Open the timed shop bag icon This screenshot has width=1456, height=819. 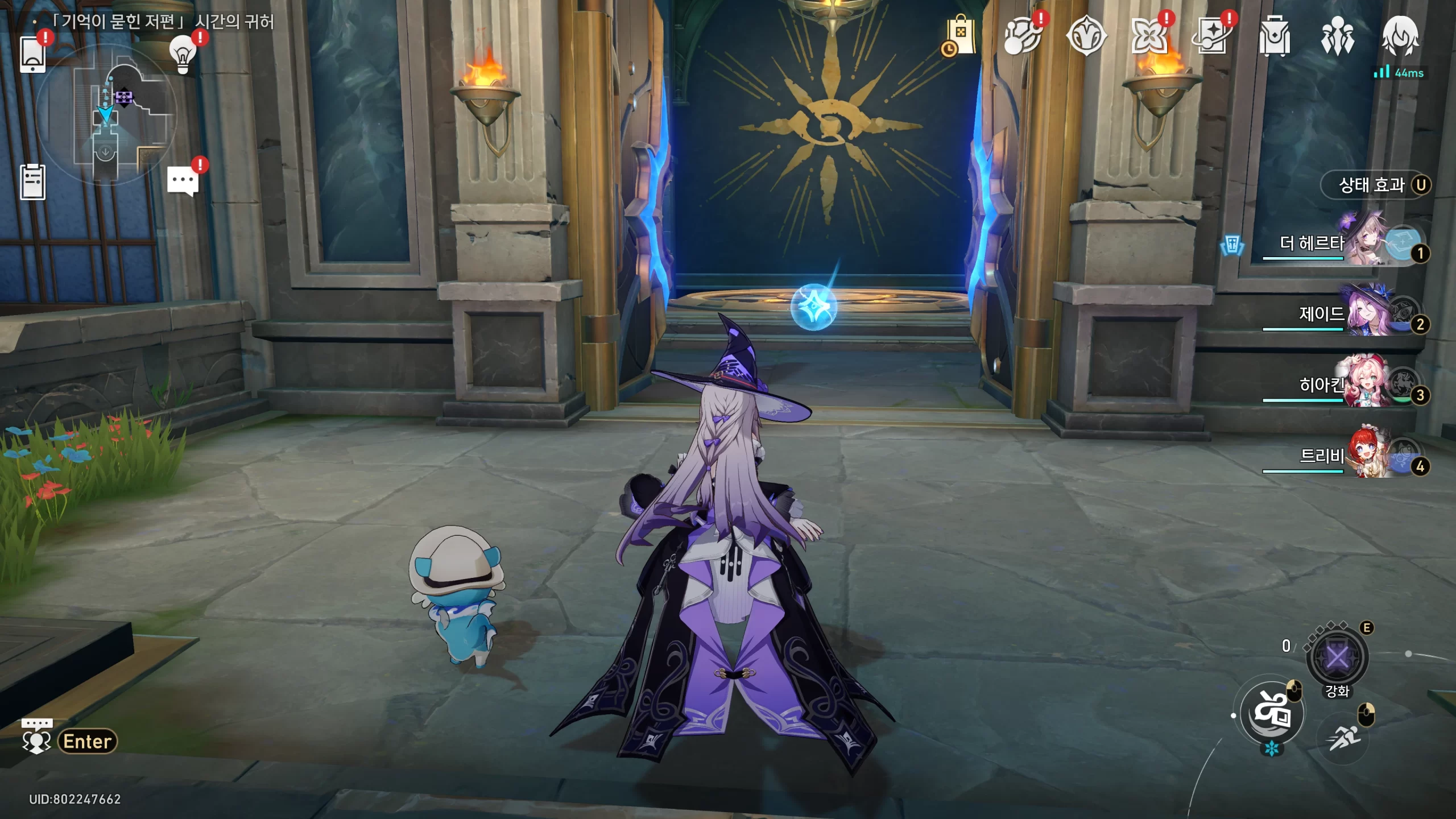tap(960, 36)
